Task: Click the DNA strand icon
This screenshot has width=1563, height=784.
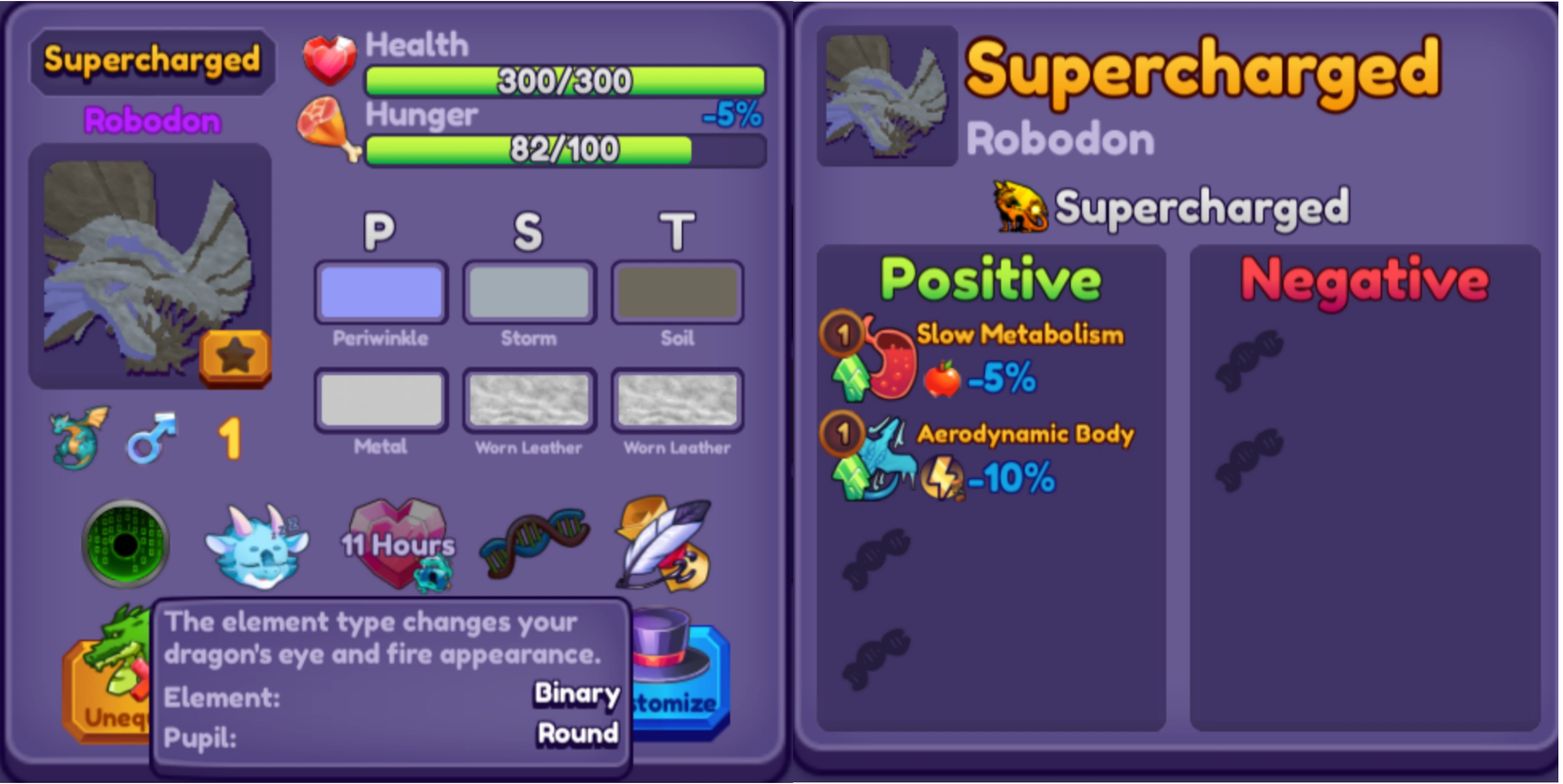Action: click(534, 542)
